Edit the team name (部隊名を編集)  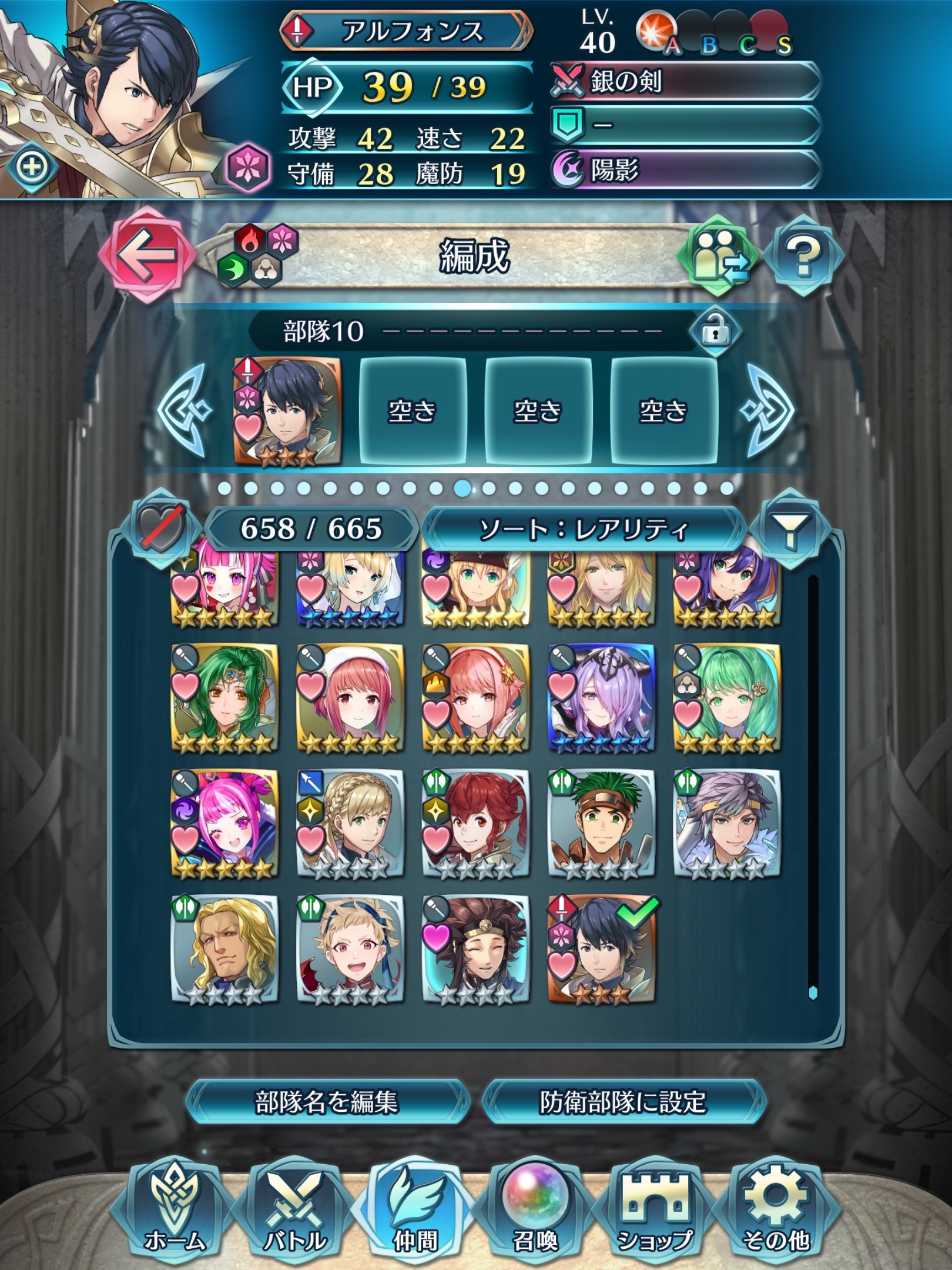click(327, 1102)
